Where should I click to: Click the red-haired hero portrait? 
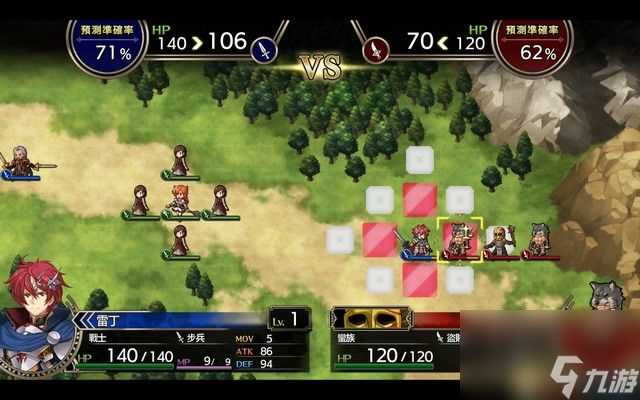(x=36, y=308)
